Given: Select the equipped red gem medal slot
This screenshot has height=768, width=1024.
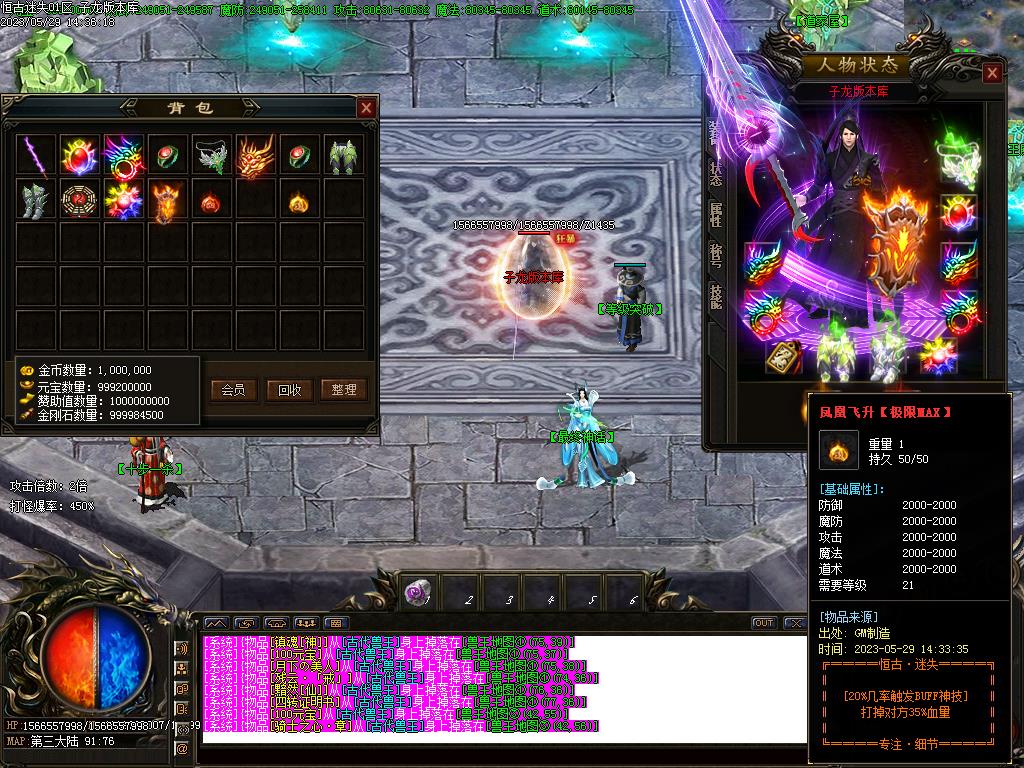Looking at the screenshot, I should [959, 213].
